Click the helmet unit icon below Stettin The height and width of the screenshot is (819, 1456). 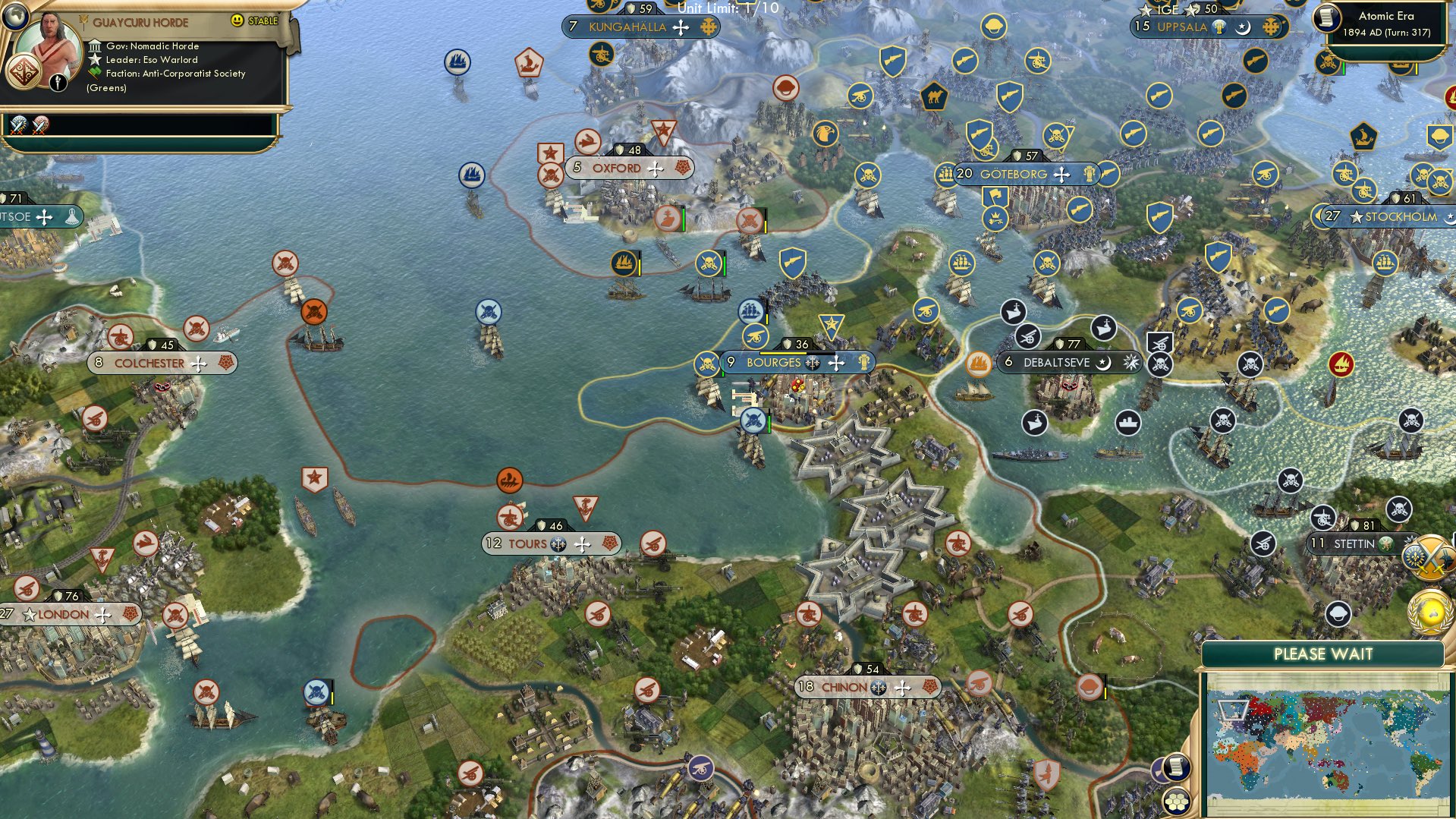click(x=1338, y=615)
